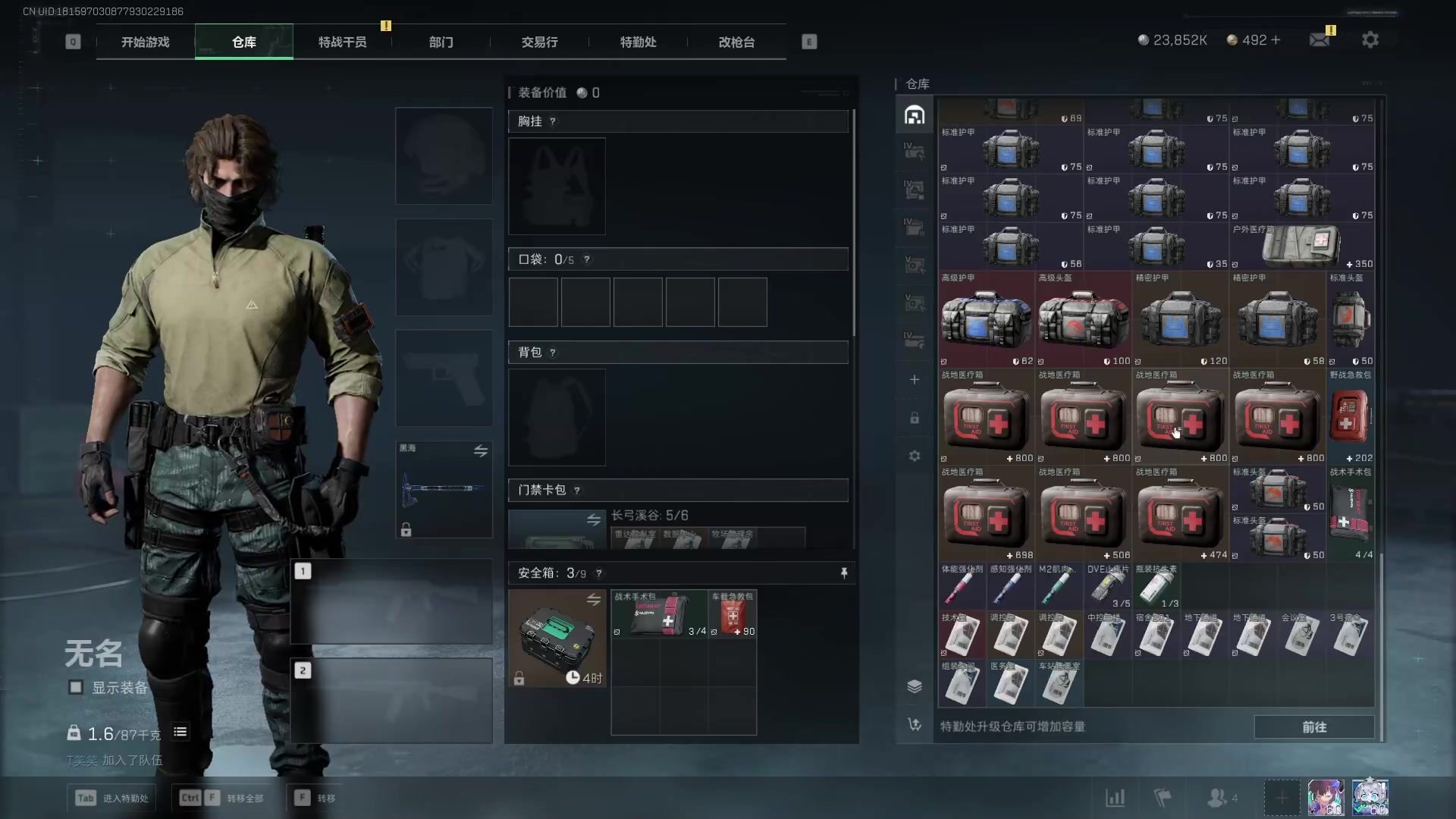Click the melee axe weapon slot
The width and height of the screenshot is (1456, 819).
[x=444, y=489]
